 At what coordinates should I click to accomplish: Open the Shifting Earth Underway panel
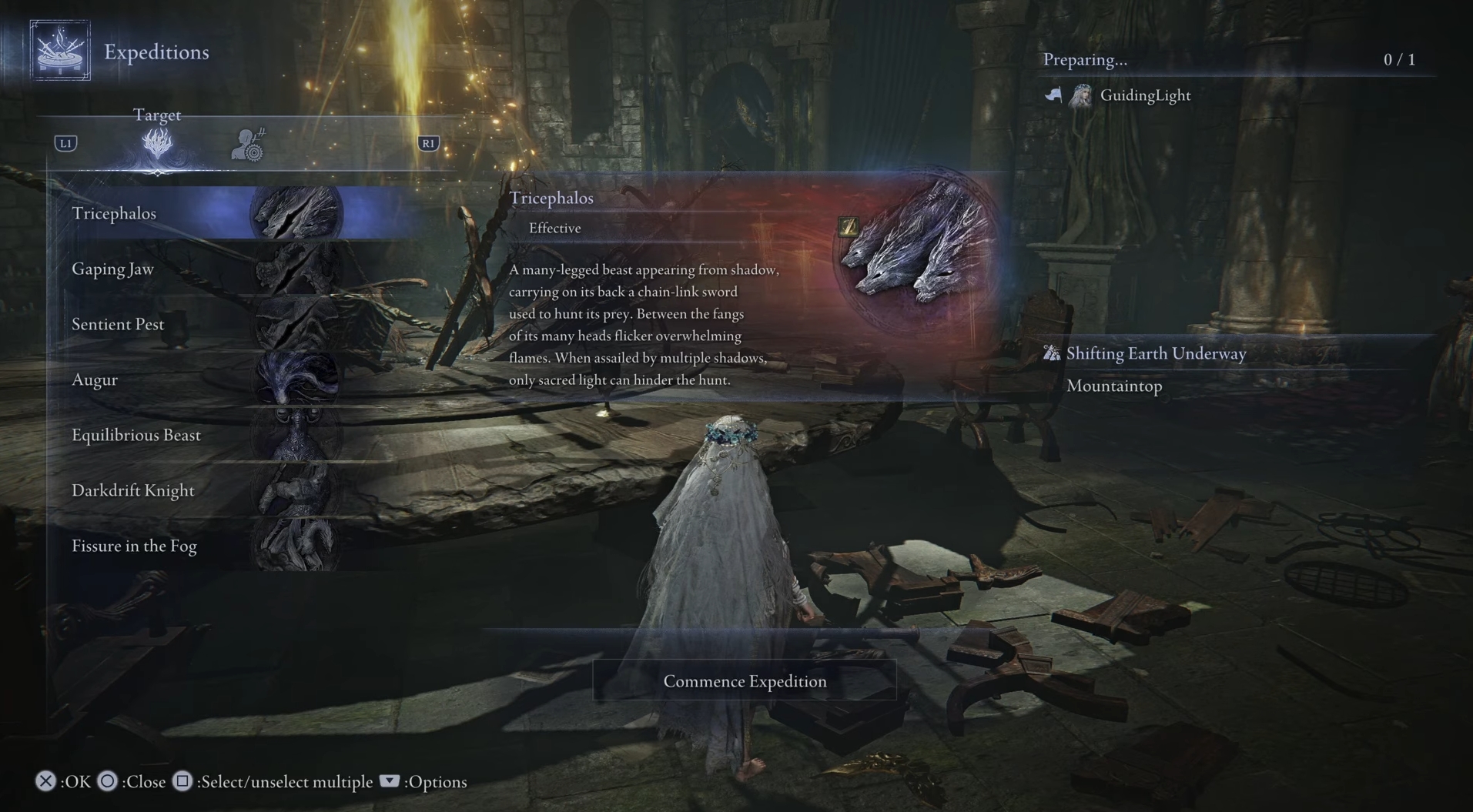click(1155, 353)
